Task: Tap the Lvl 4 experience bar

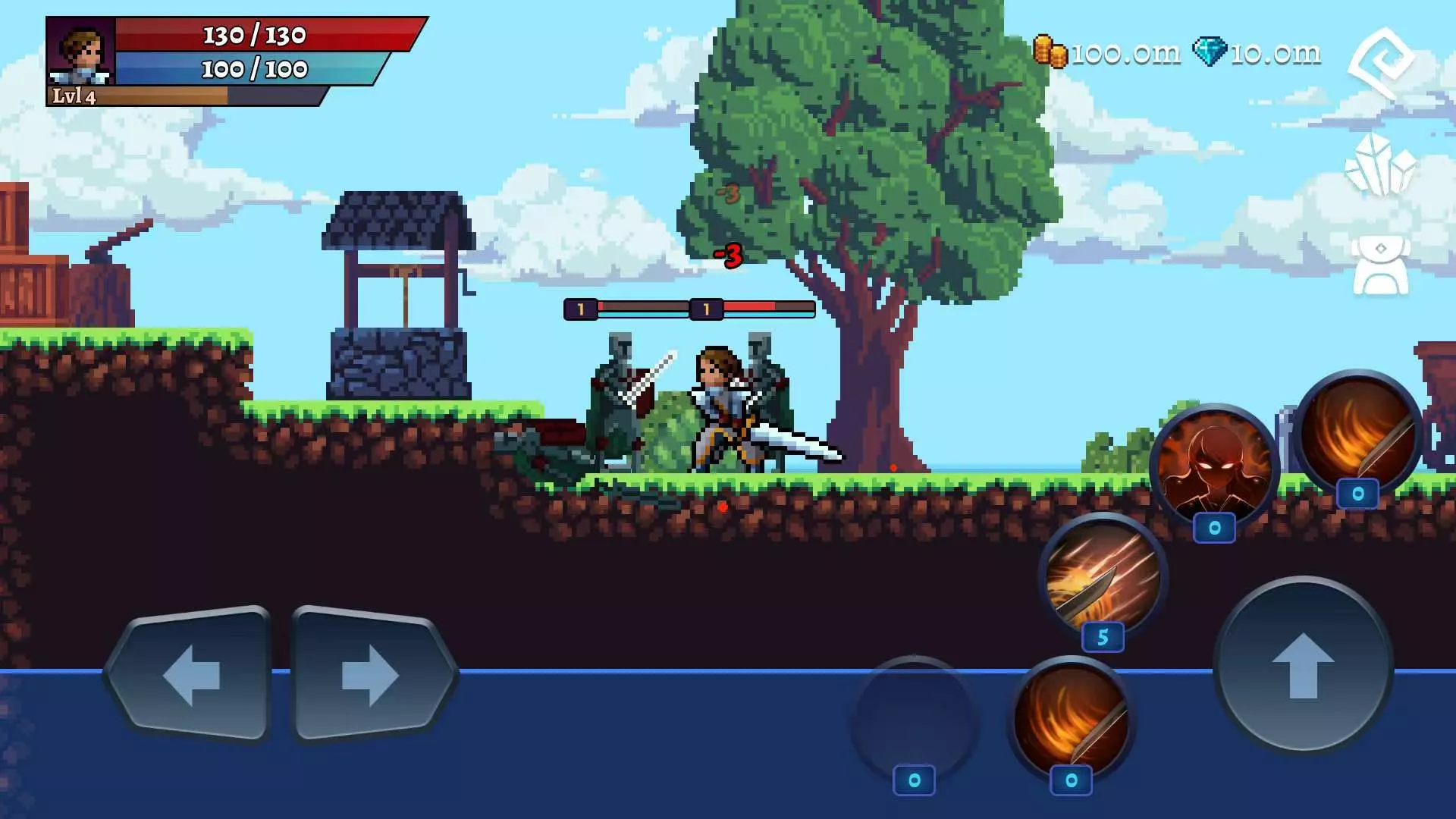Action: 182,99
